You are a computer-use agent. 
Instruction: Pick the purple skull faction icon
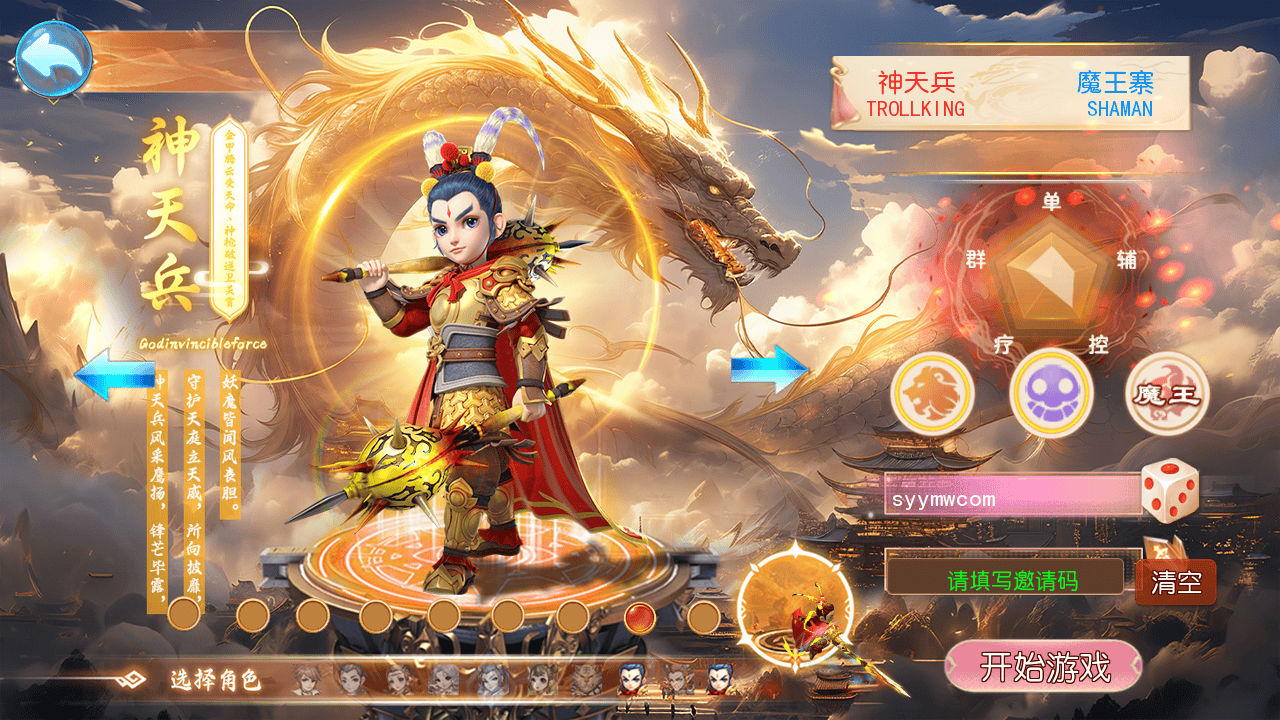click(1051, 393)
